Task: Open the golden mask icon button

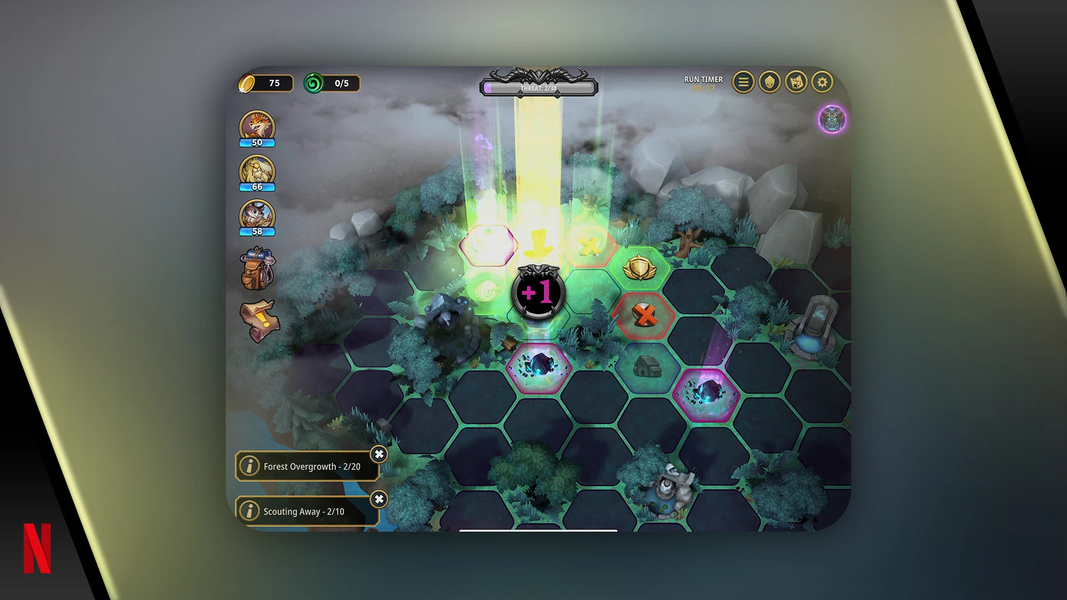Action: coord(769,82)
